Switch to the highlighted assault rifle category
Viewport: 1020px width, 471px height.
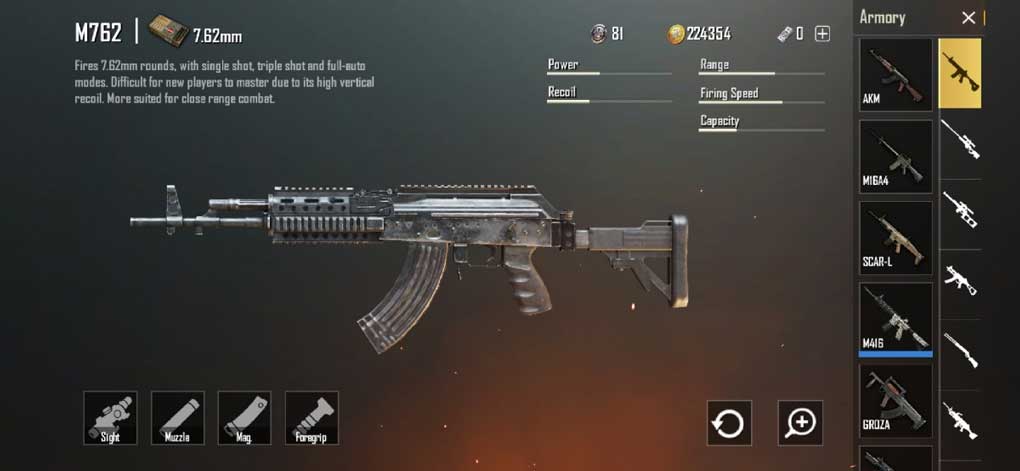960,74
